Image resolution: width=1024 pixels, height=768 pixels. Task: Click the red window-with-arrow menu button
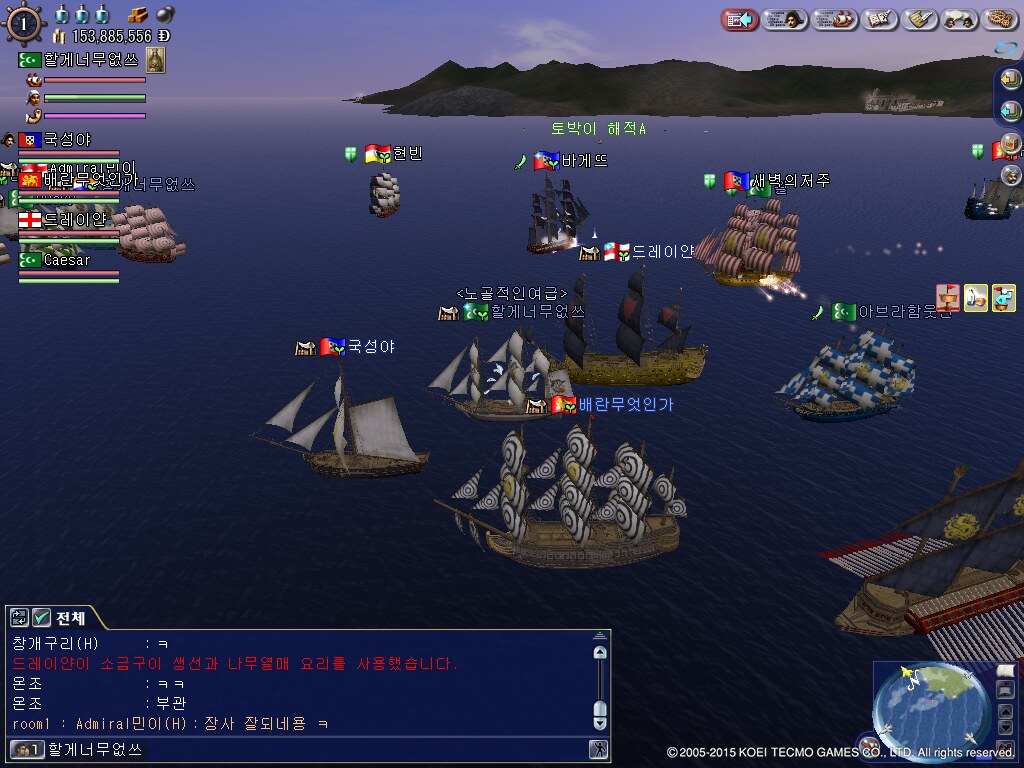pyautogui.click(x=739, y=19)
